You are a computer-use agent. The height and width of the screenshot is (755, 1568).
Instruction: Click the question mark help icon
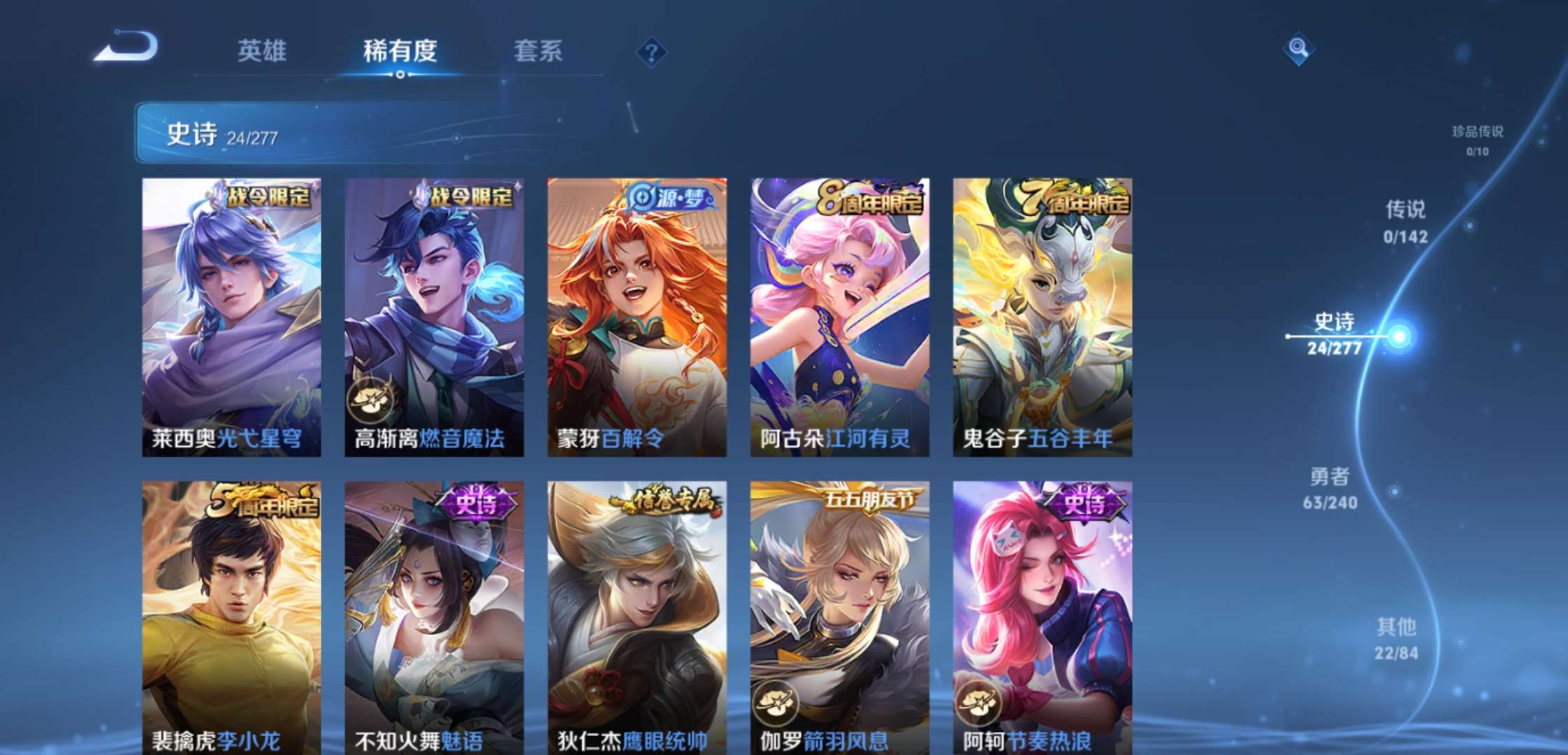coord(653,51)
